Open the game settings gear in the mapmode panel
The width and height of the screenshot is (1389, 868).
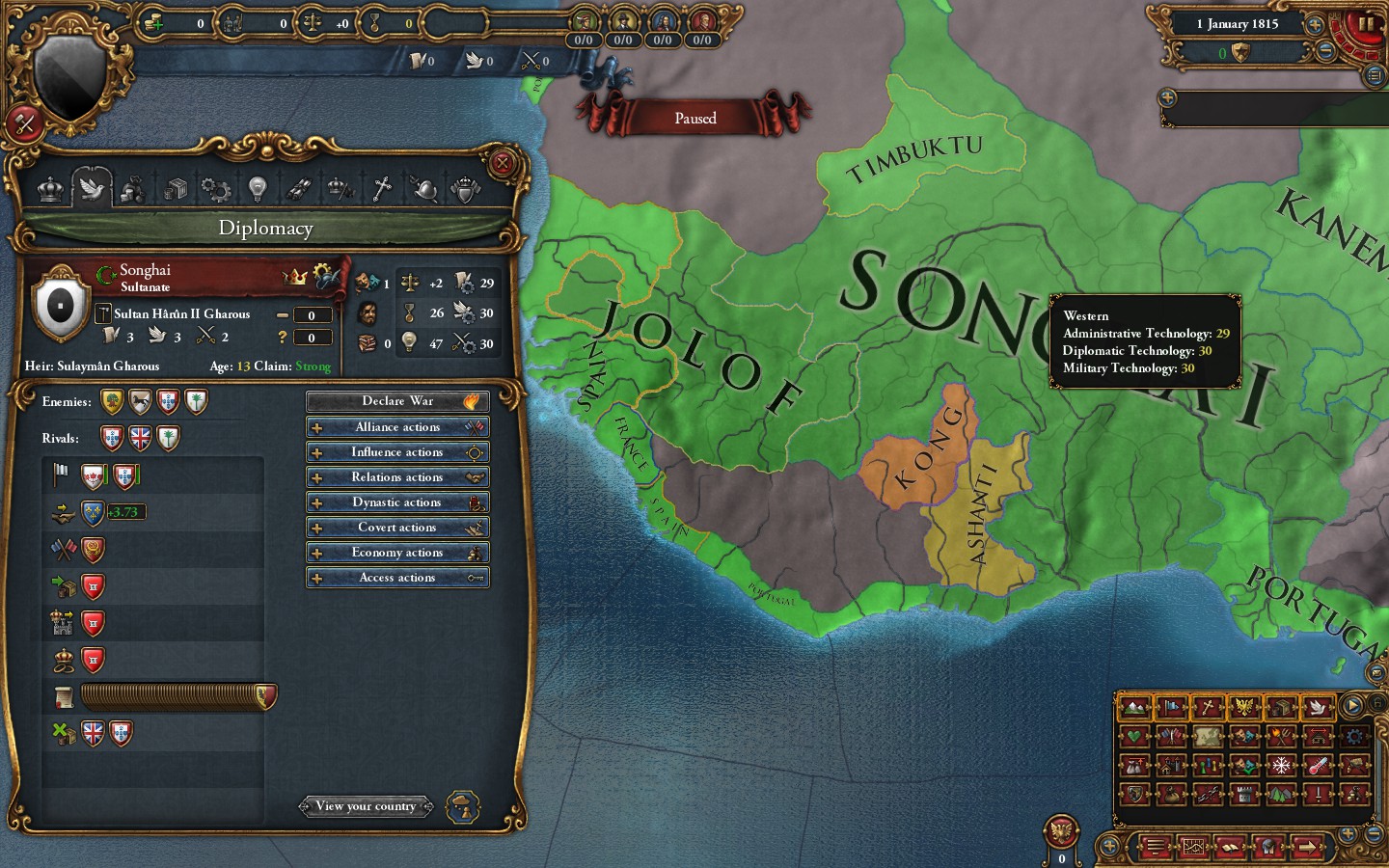pyautogui.click(x=1355, y=736)
